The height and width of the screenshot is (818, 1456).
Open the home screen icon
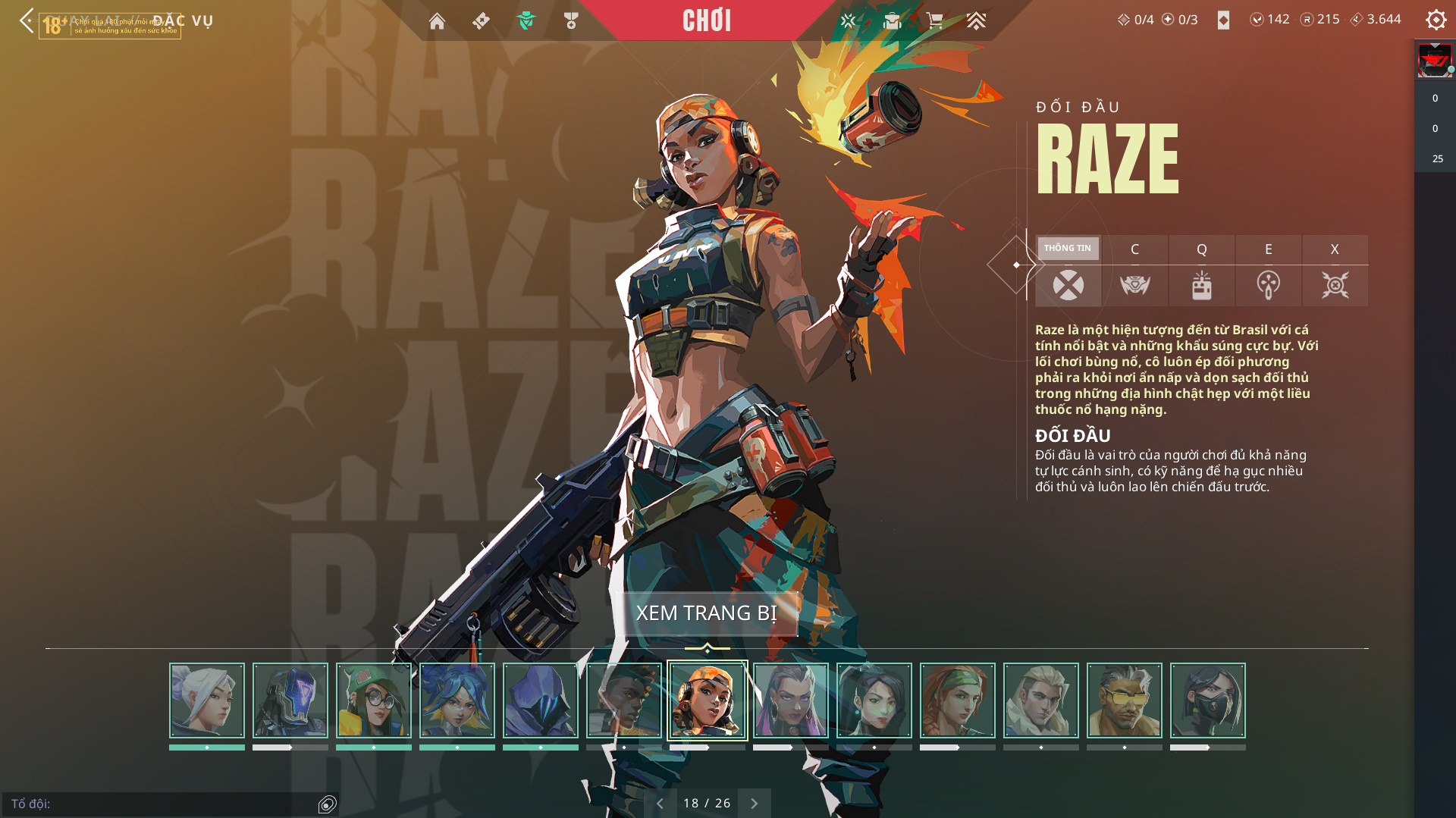tap(437, 21)
